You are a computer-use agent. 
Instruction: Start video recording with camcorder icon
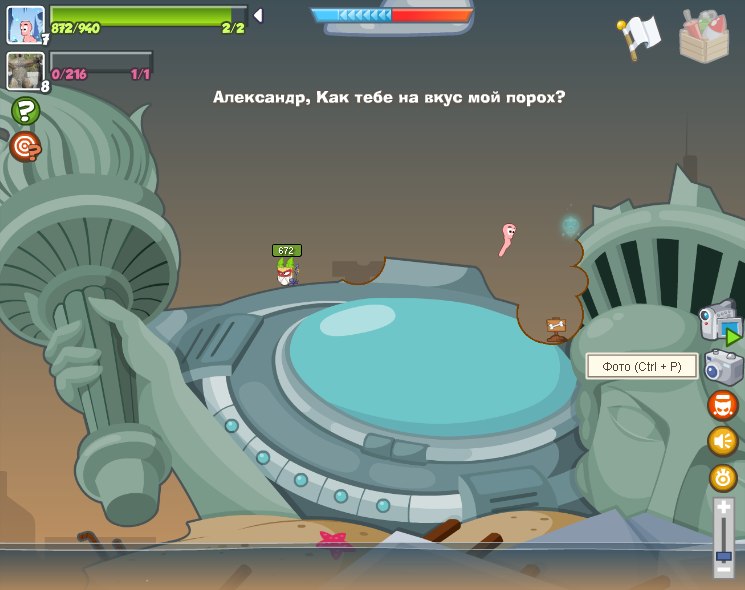[x=720, y=322]
